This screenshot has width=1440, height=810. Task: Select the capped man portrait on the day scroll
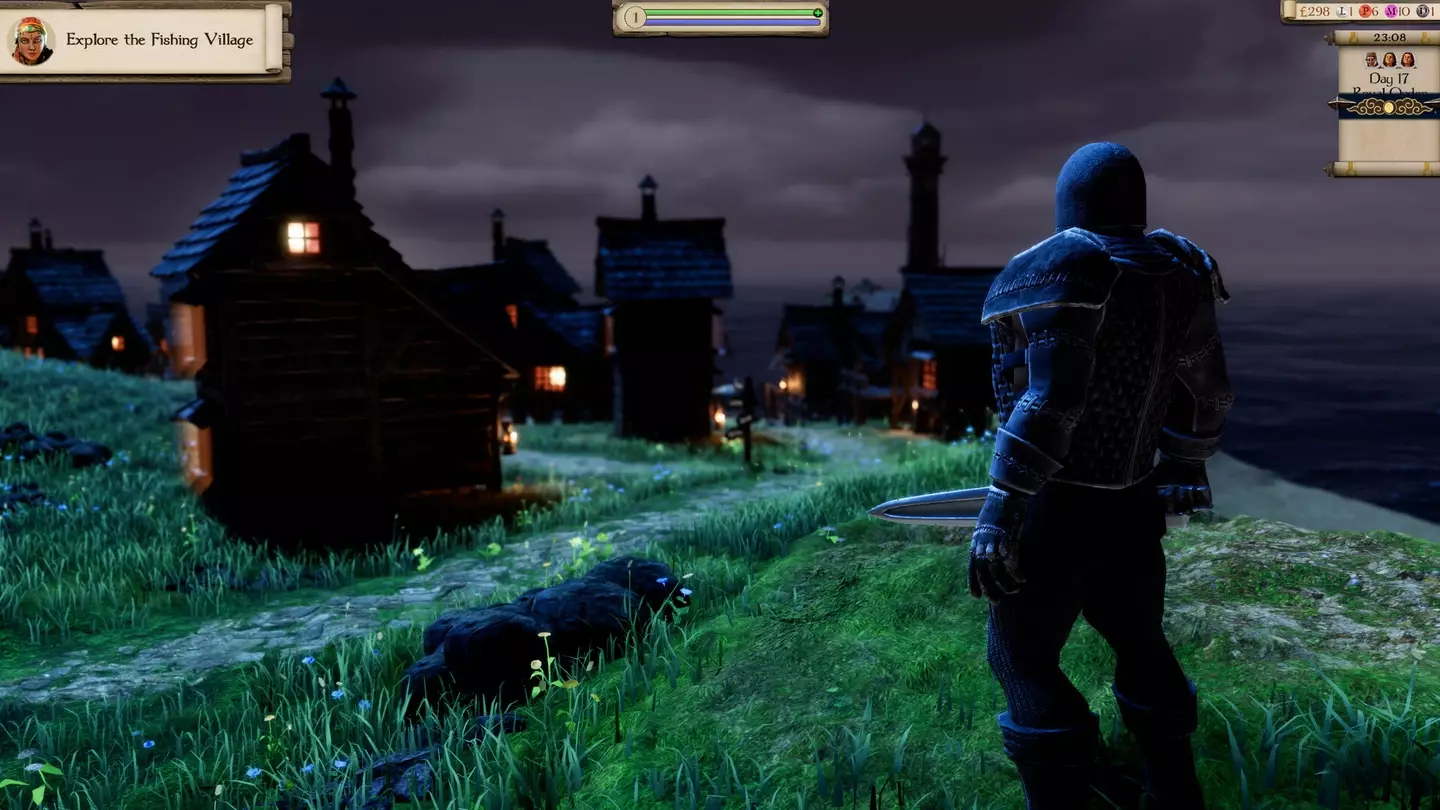1372,60
